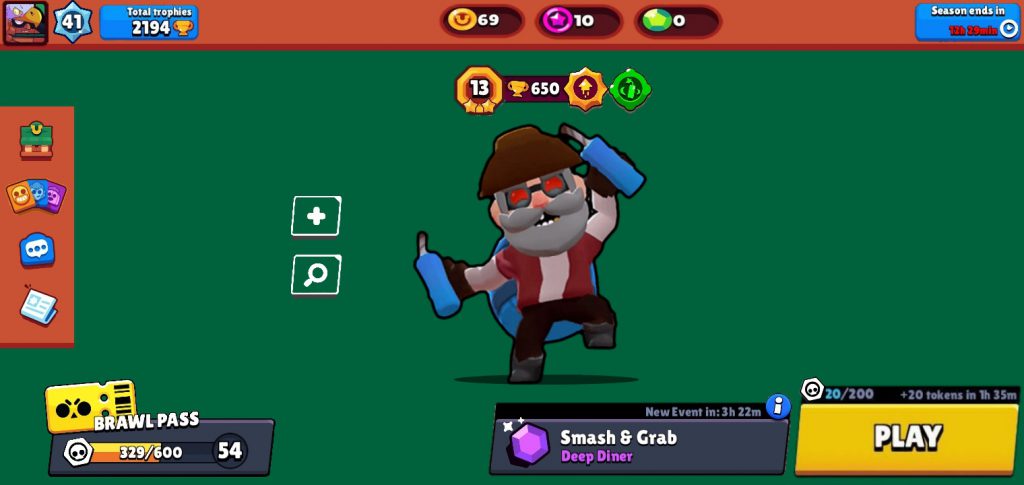Image resolution: width=1024 pixels, height=485 pixels.
Task: Open the chat speech bubble icon
Action: pyautogui.click(x=37, y=249)
